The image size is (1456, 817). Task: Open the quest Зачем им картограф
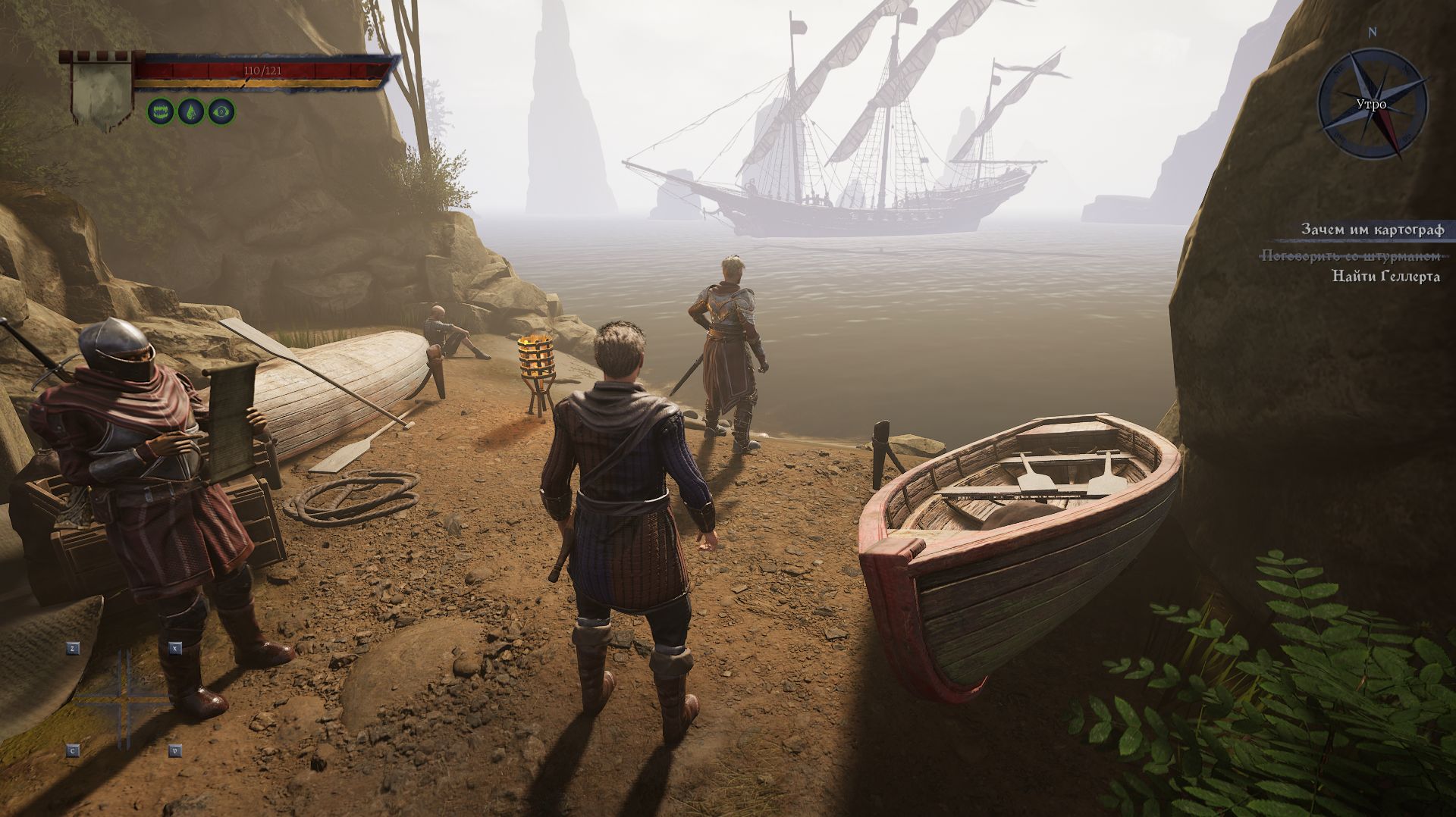tap(1372, 229)
